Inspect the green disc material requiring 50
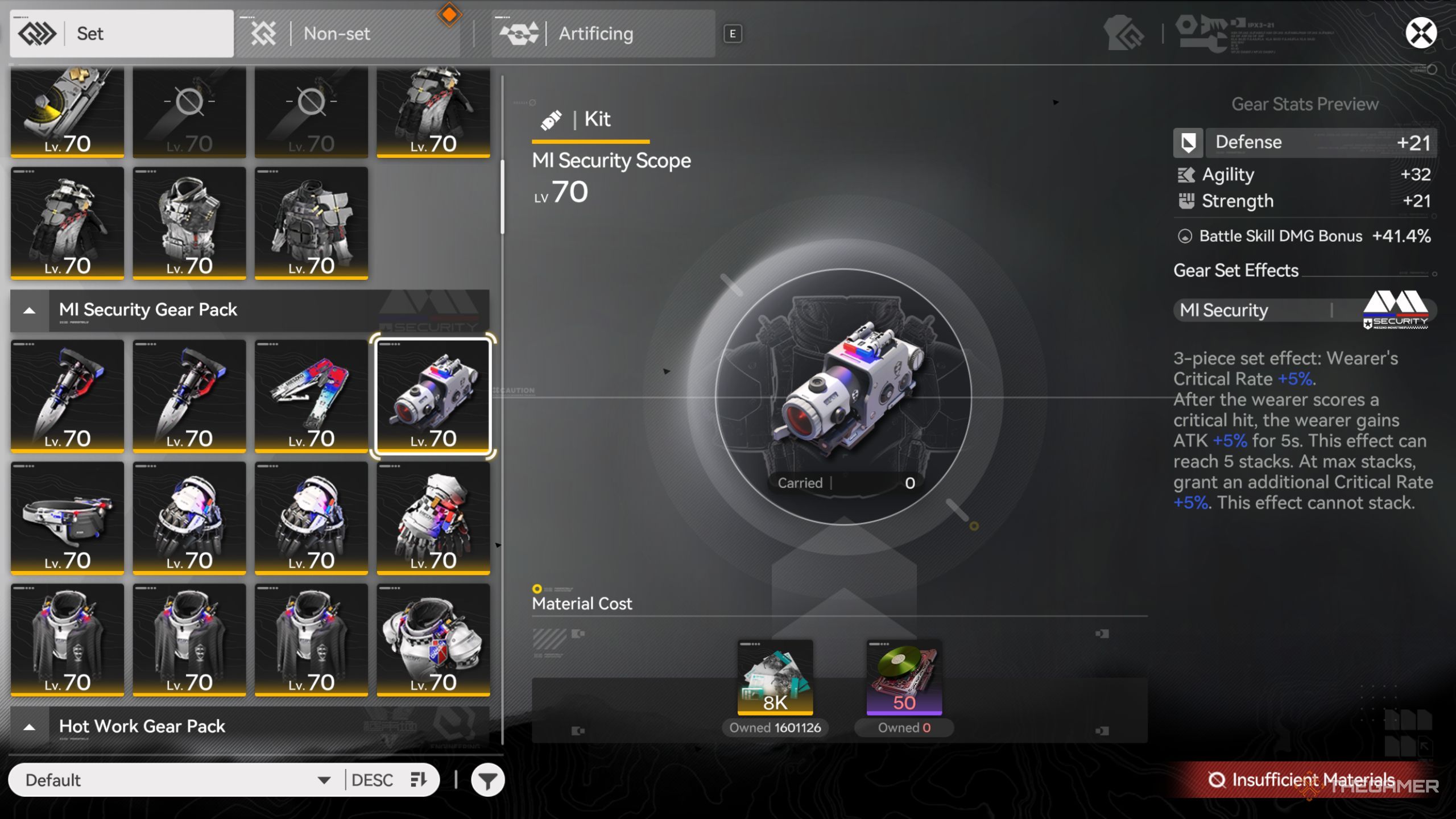Image resolution: width=1456 pixels, height=819 pixels. pos(904,677)
